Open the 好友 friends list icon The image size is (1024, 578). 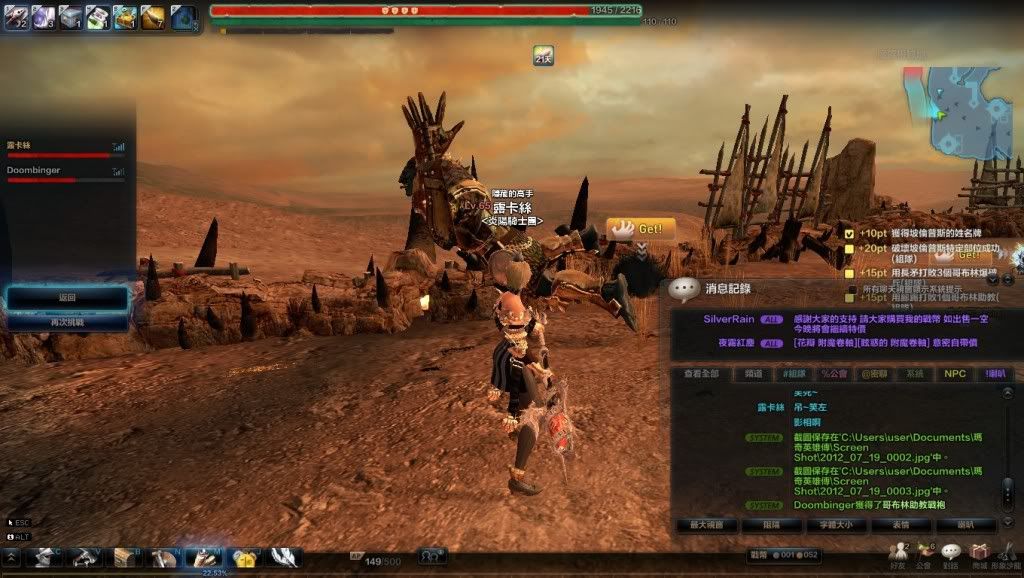coord(899,553)
